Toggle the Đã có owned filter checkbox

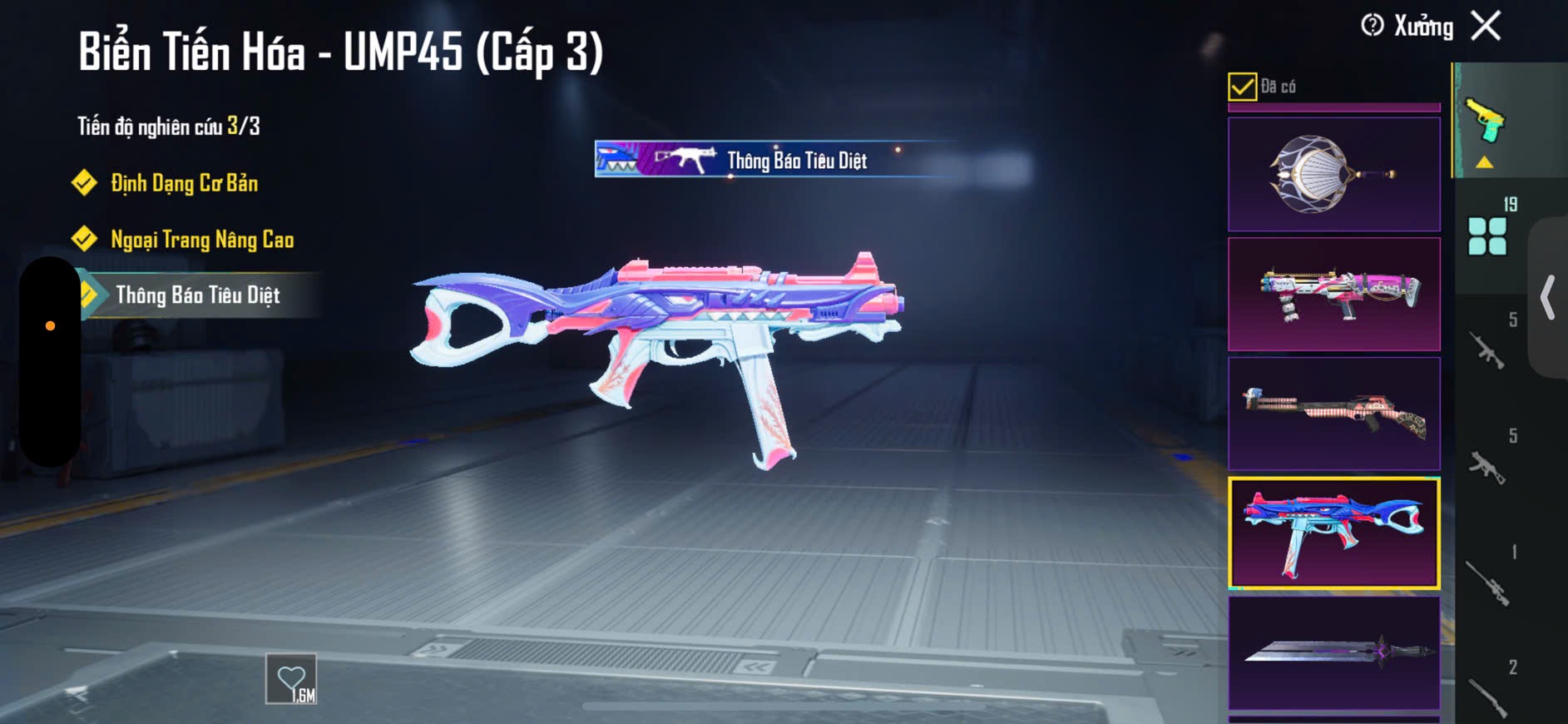[x=1242, y=87]
